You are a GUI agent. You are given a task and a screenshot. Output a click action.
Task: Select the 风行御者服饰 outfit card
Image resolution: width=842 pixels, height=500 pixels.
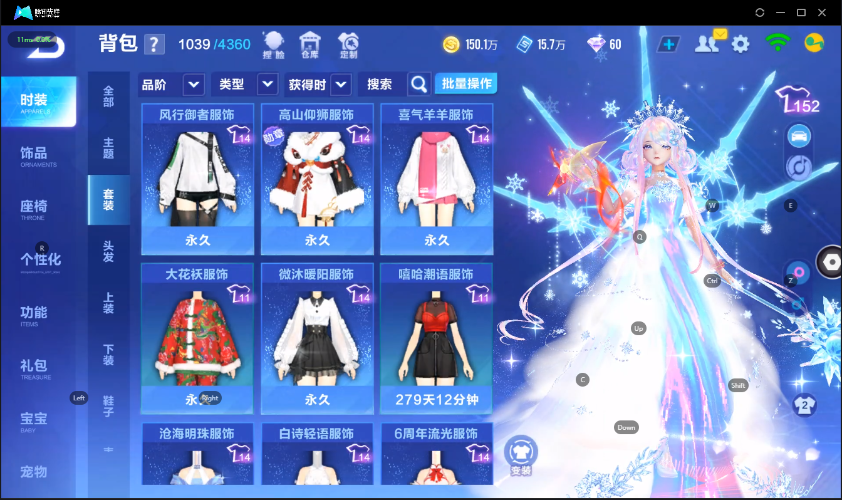tap(198, 178)
